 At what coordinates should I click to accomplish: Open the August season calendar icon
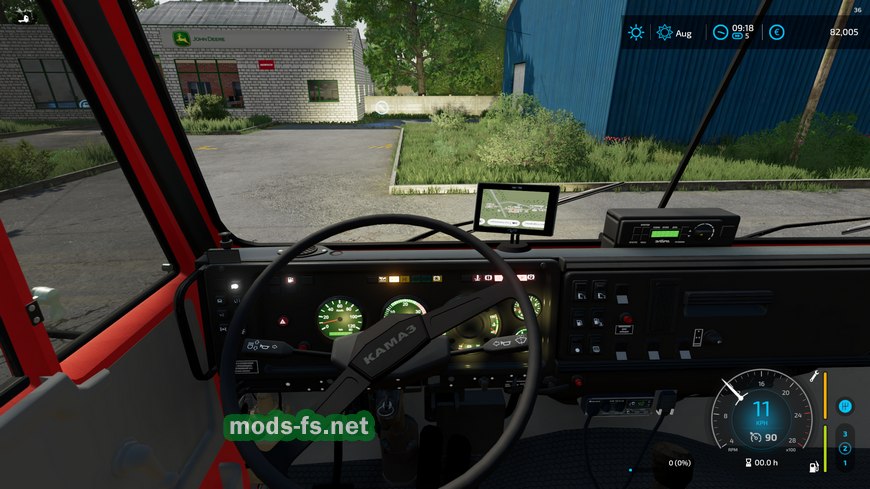click(x=665, y=32)
